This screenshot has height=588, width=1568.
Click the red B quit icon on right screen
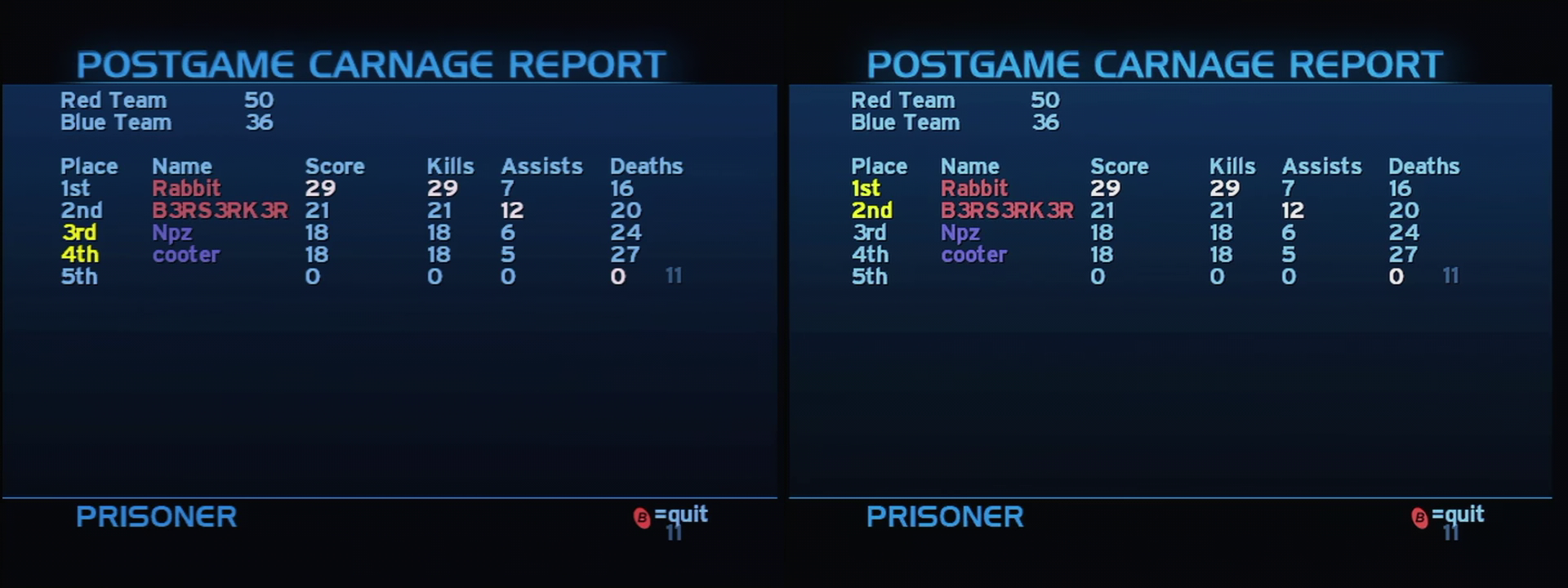point(1422,517)
